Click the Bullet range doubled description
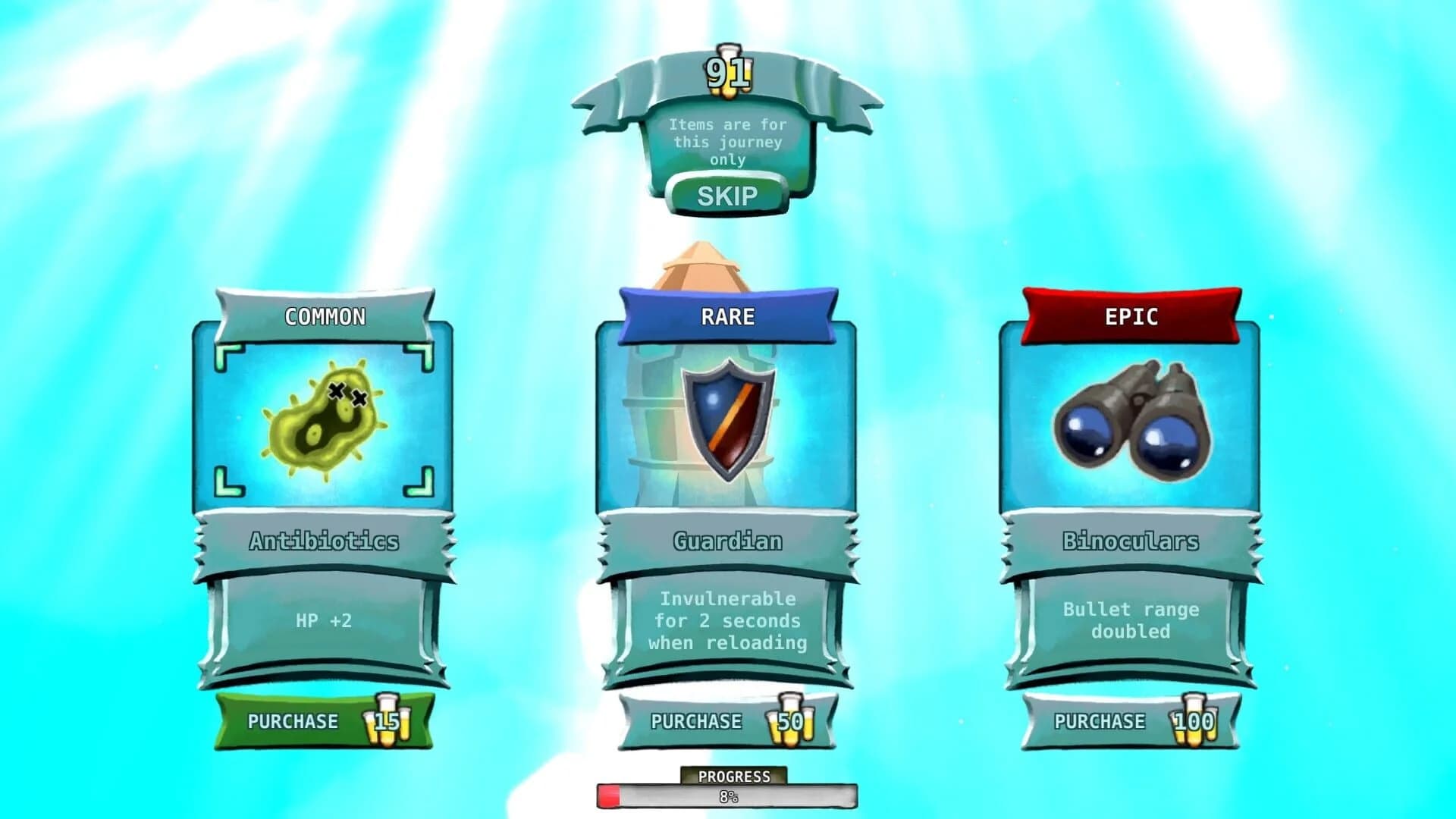 [x=1128, y=620]
